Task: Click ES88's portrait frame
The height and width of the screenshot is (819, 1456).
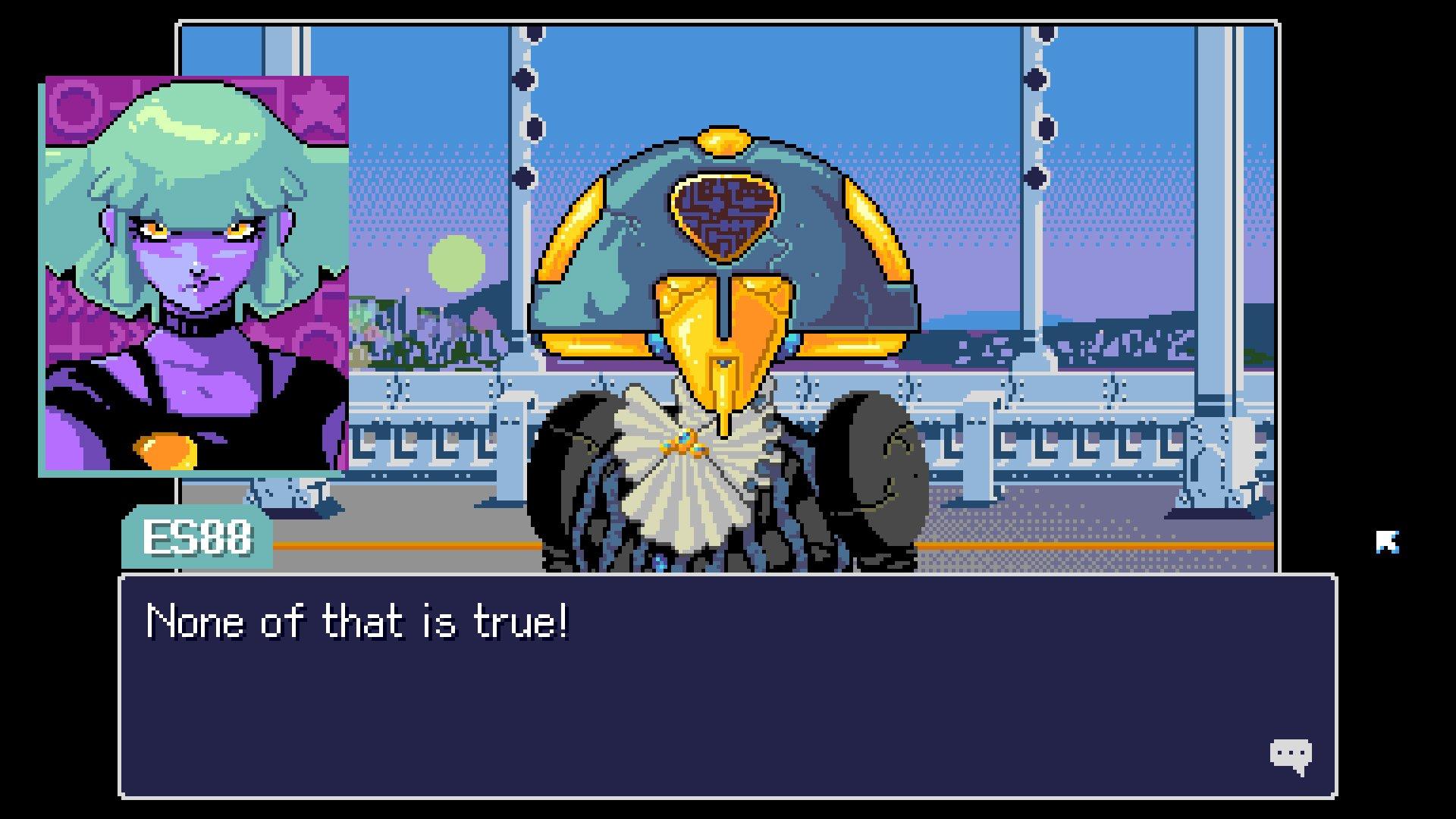Action: pos(196,273)
